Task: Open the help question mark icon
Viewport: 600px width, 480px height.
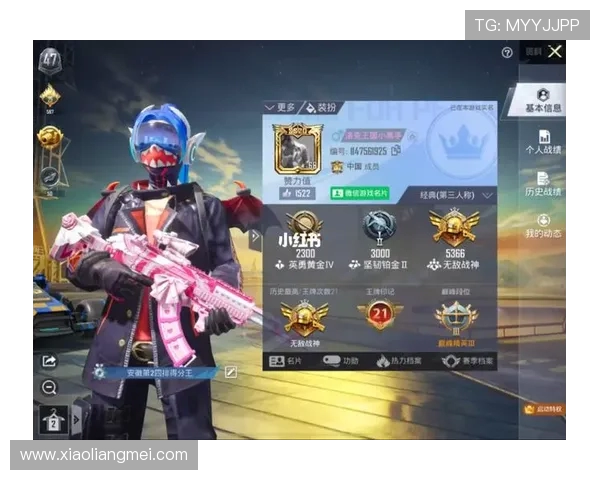Action: click(507, 52)
